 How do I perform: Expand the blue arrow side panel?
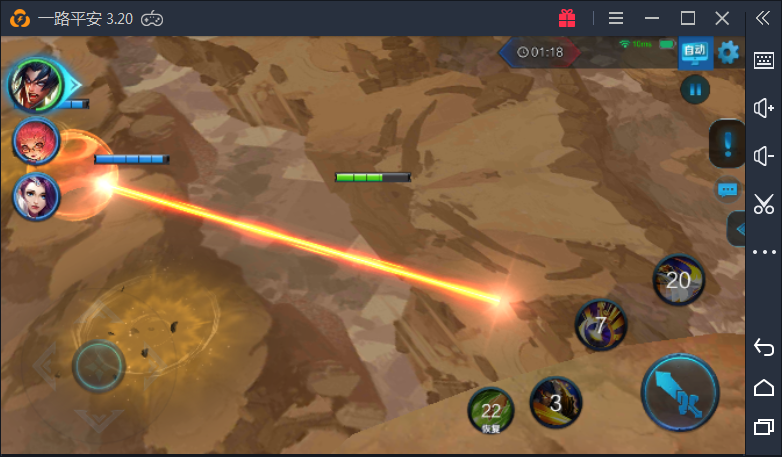tap(738, 229)
